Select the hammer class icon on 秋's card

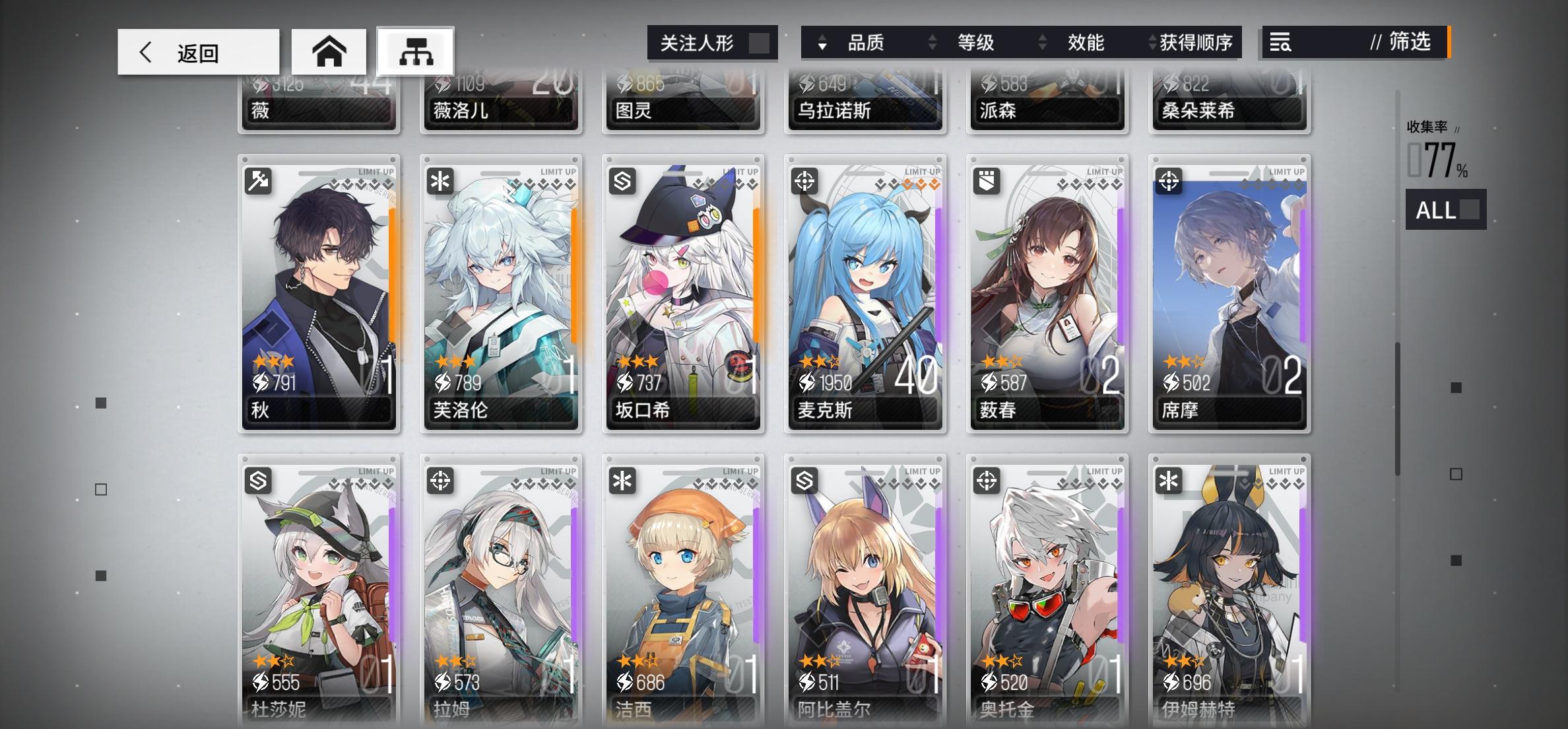[259, 180]
